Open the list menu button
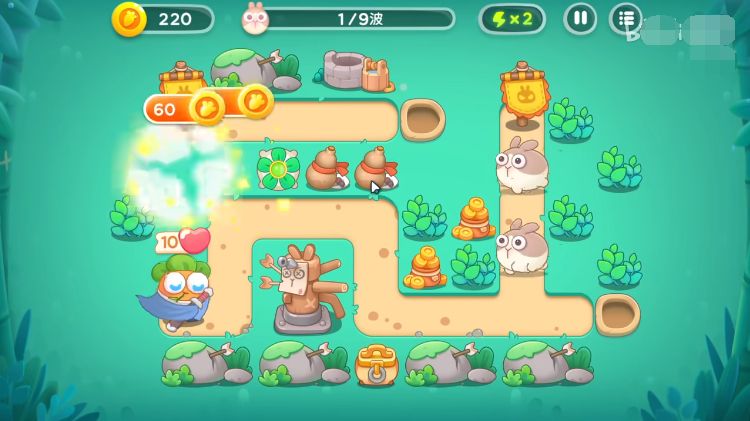This screenshot has width=750, height=421. (x=626, y=18)
